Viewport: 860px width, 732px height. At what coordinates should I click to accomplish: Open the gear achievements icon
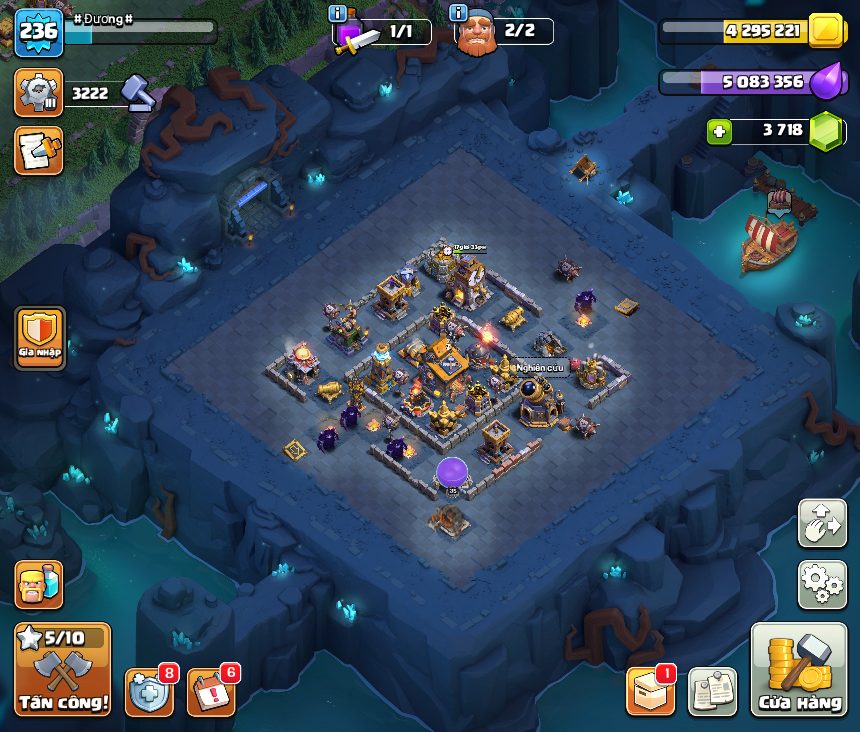[x=39, y=93]
